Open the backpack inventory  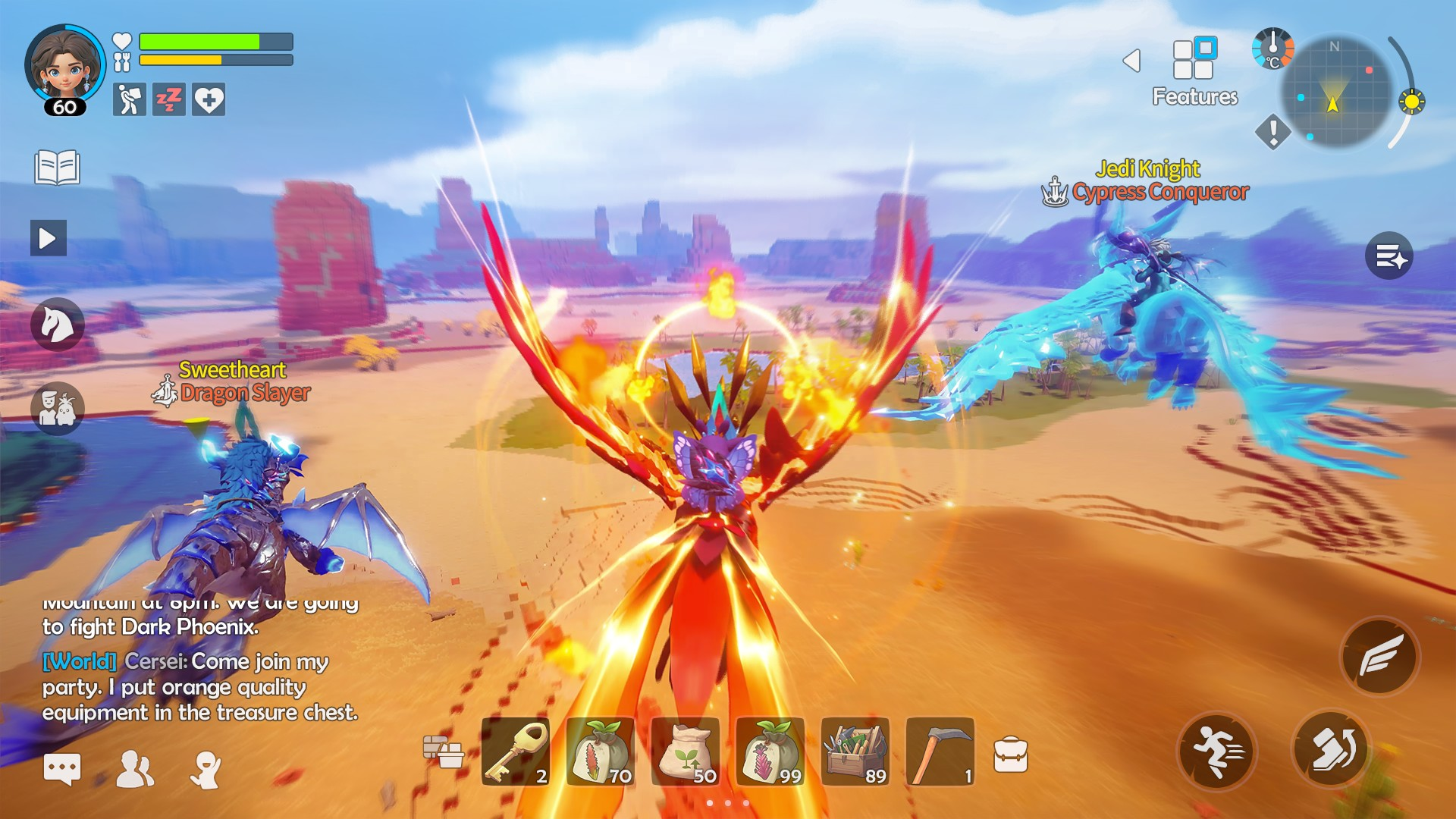(x=1011, y=755)
